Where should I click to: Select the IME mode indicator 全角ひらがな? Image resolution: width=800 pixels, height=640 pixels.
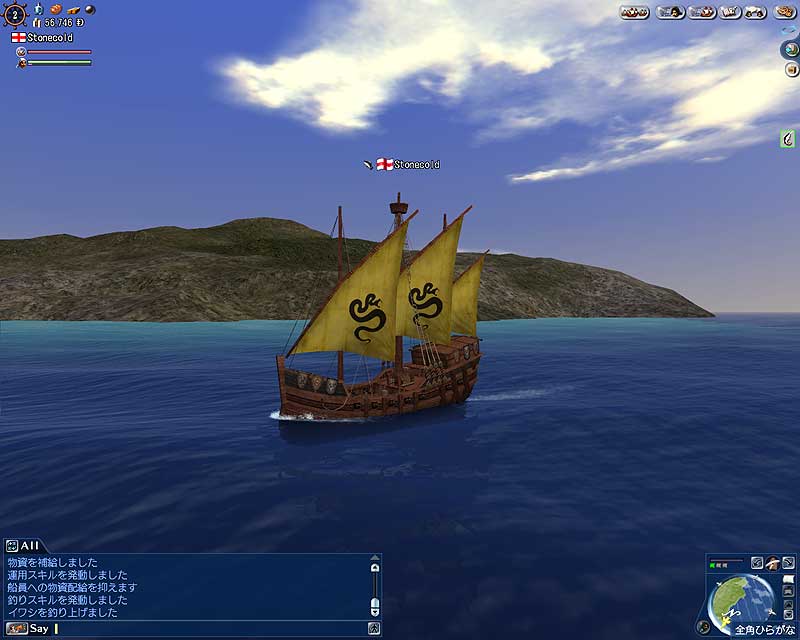pos(765,631)
